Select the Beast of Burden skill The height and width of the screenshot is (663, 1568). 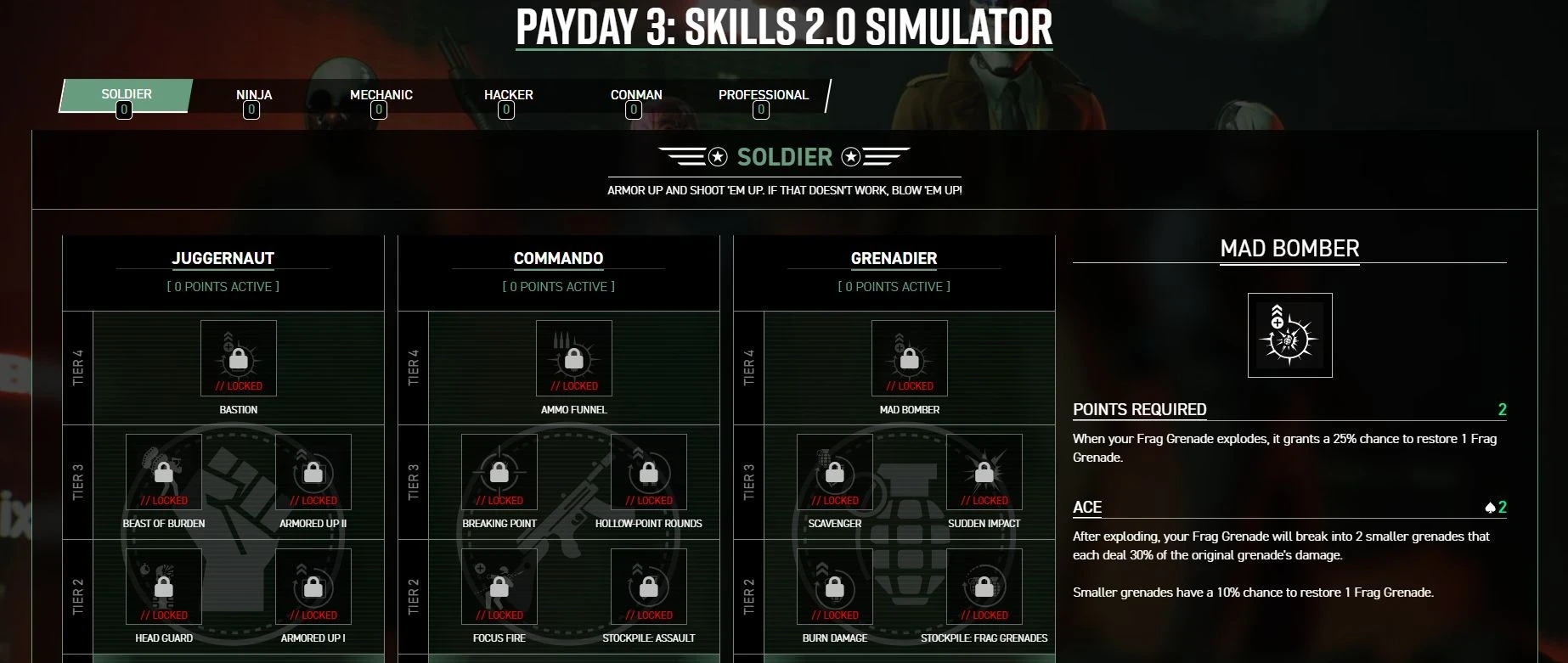[164, 473]
